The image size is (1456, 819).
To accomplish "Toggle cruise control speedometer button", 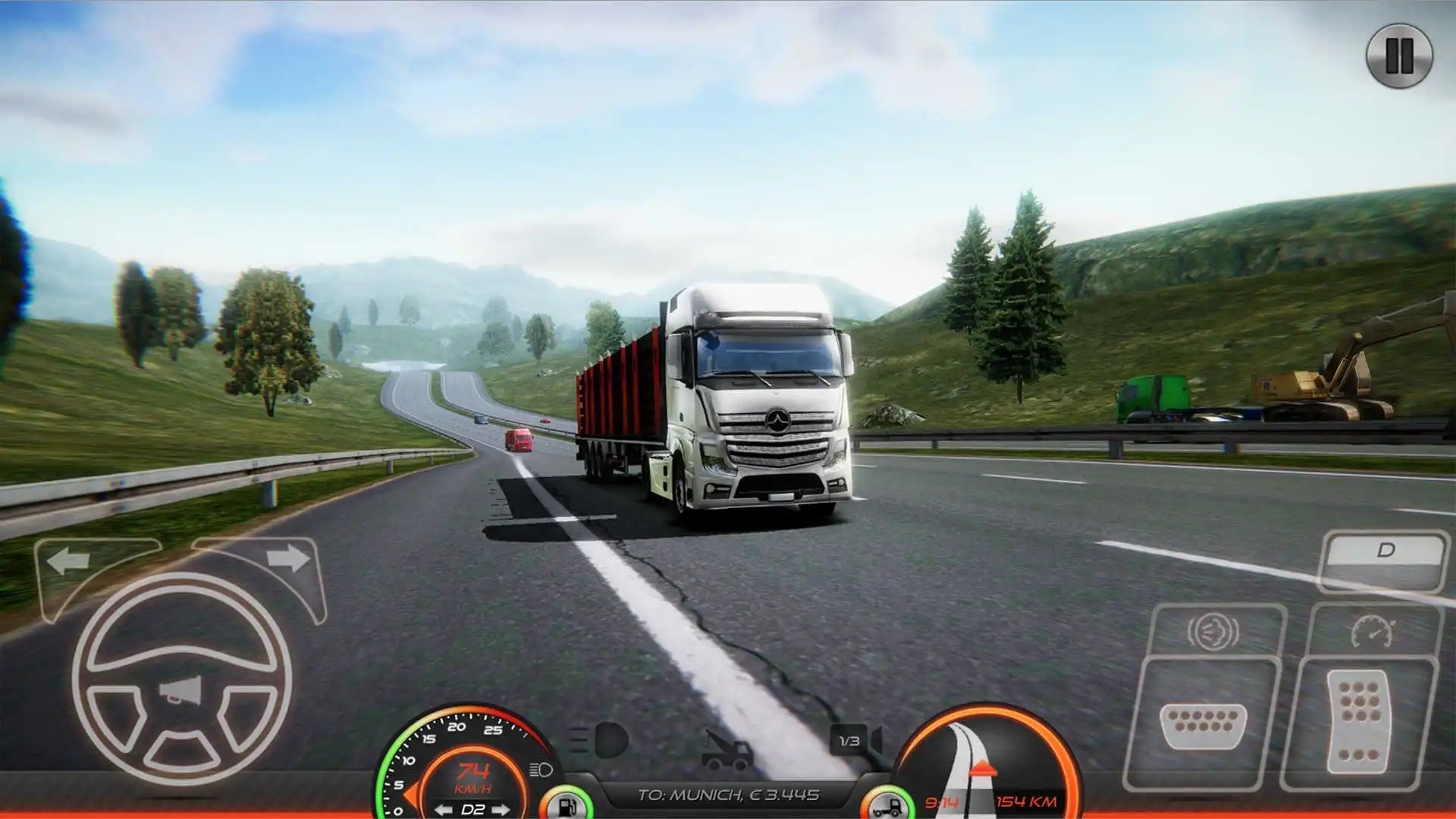I will pos(1373,631).
